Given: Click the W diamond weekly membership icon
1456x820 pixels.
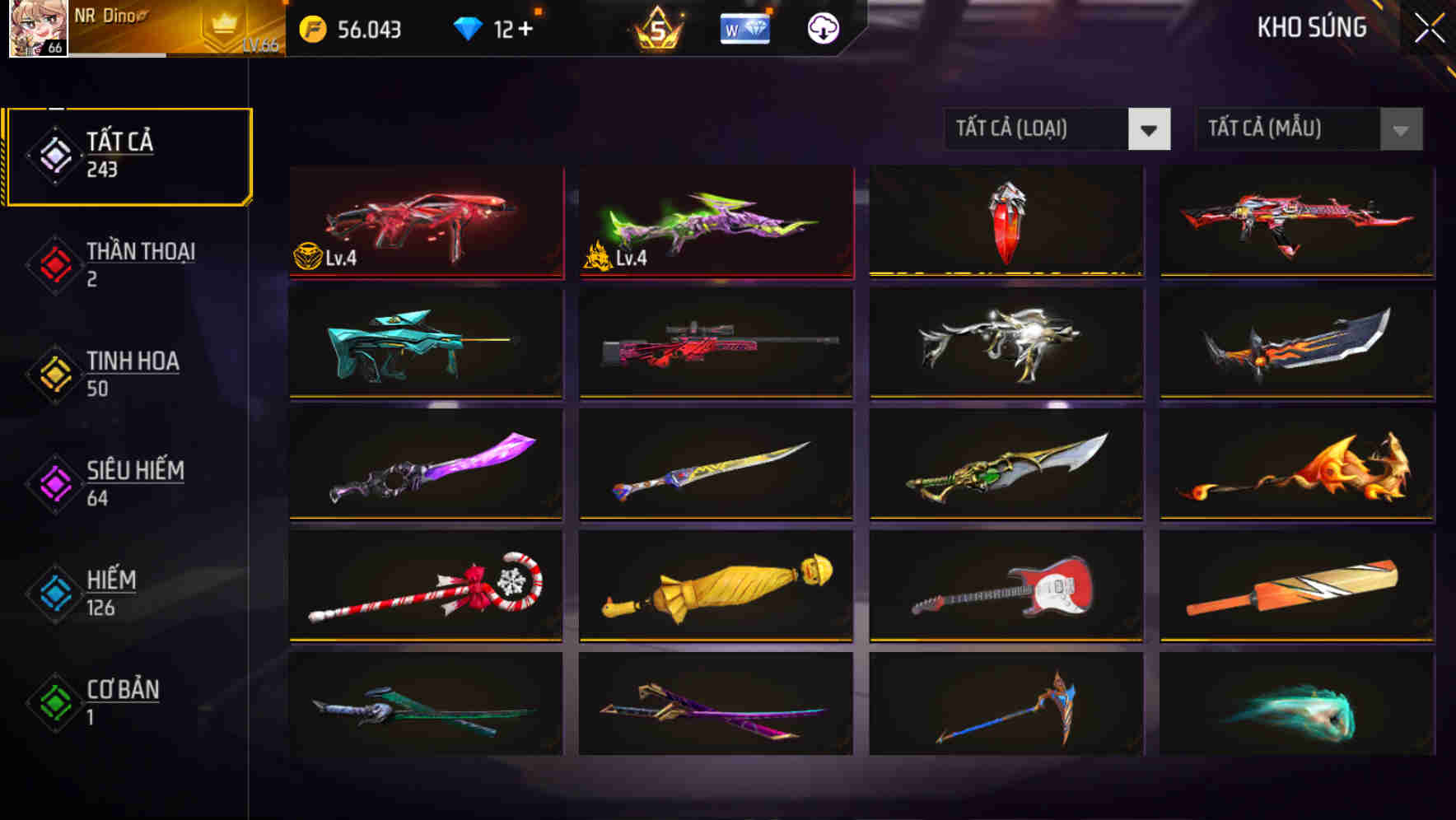Looking at the screenshot, I should point(745,29).
